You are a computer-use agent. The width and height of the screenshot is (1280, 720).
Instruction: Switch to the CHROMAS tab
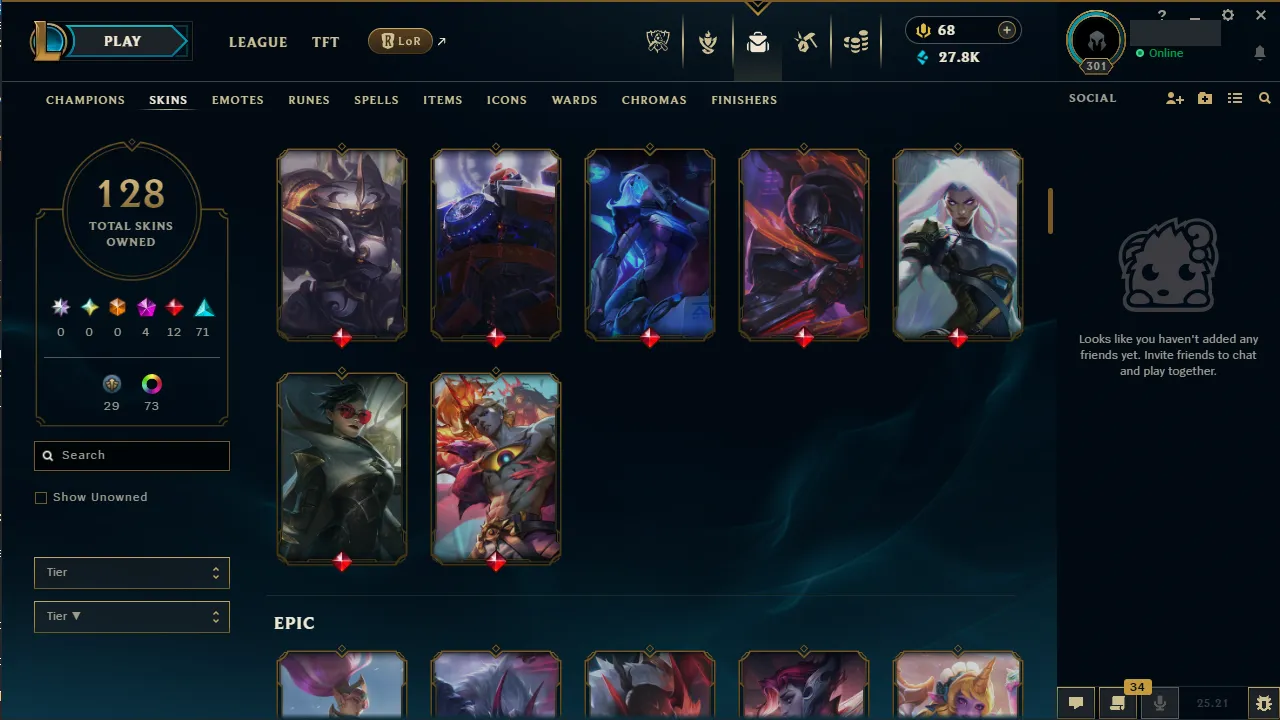pyautogui.click(x=654, y=100)
